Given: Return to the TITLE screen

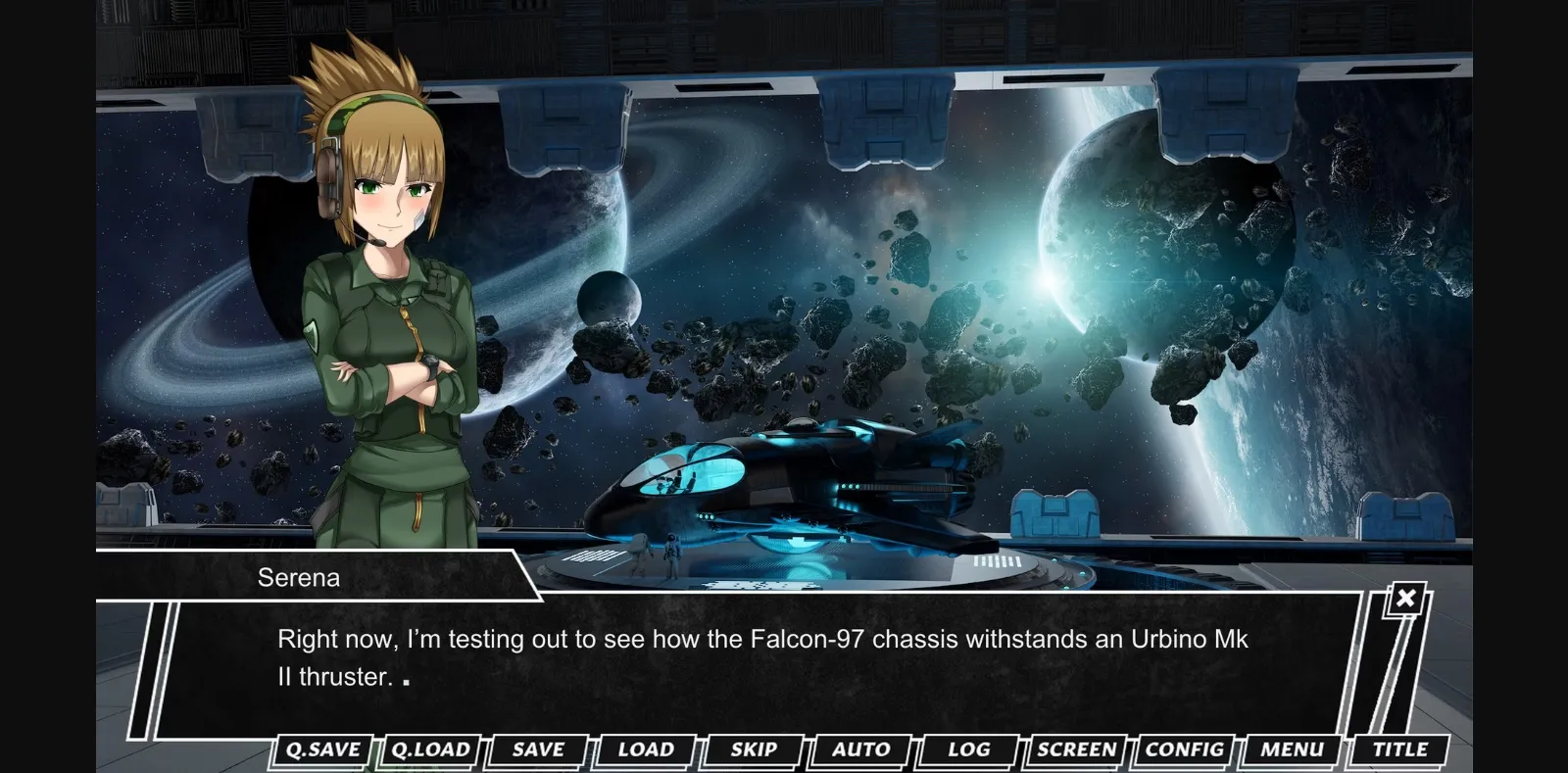Looking at the screenshot, I should 1398,749.
